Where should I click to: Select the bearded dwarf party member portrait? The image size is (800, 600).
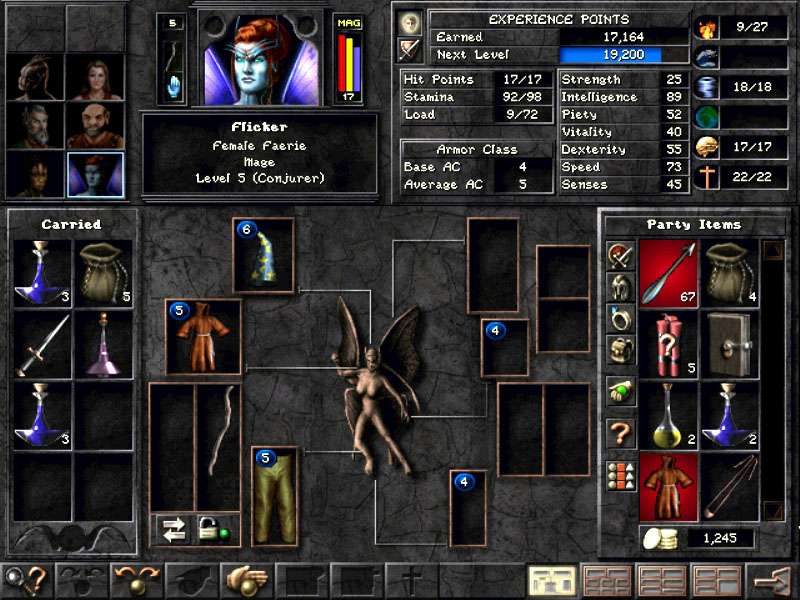click(95, 125)
